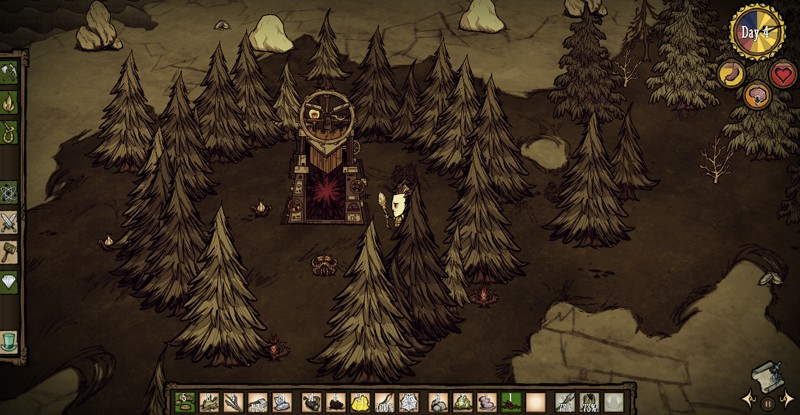Open the Structures hammer crafting tab
The height and width of the screenshot is (415, 800).
pos(10,250)
